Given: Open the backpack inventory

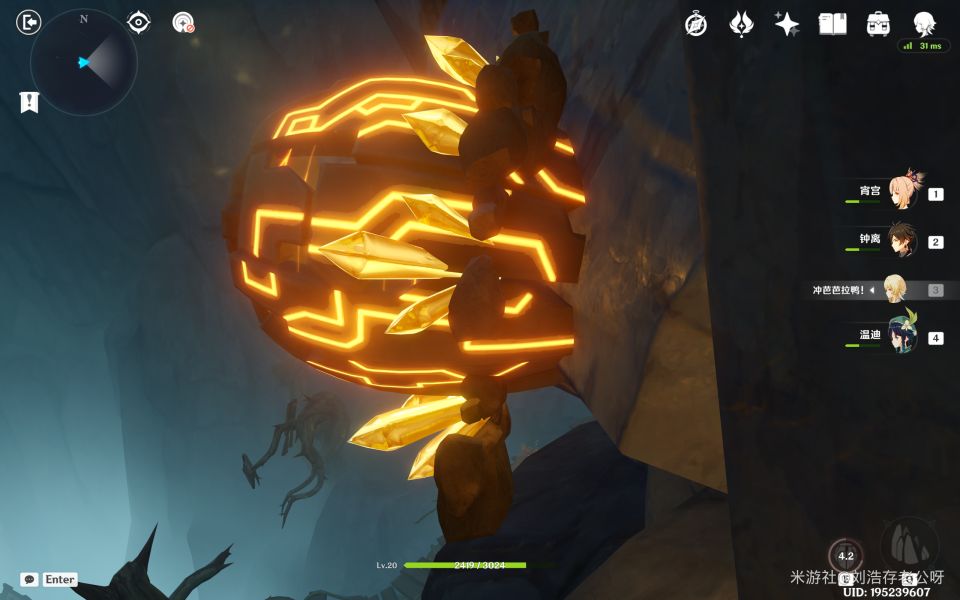Looking at the screenshot, I should (x=878, y=24).
